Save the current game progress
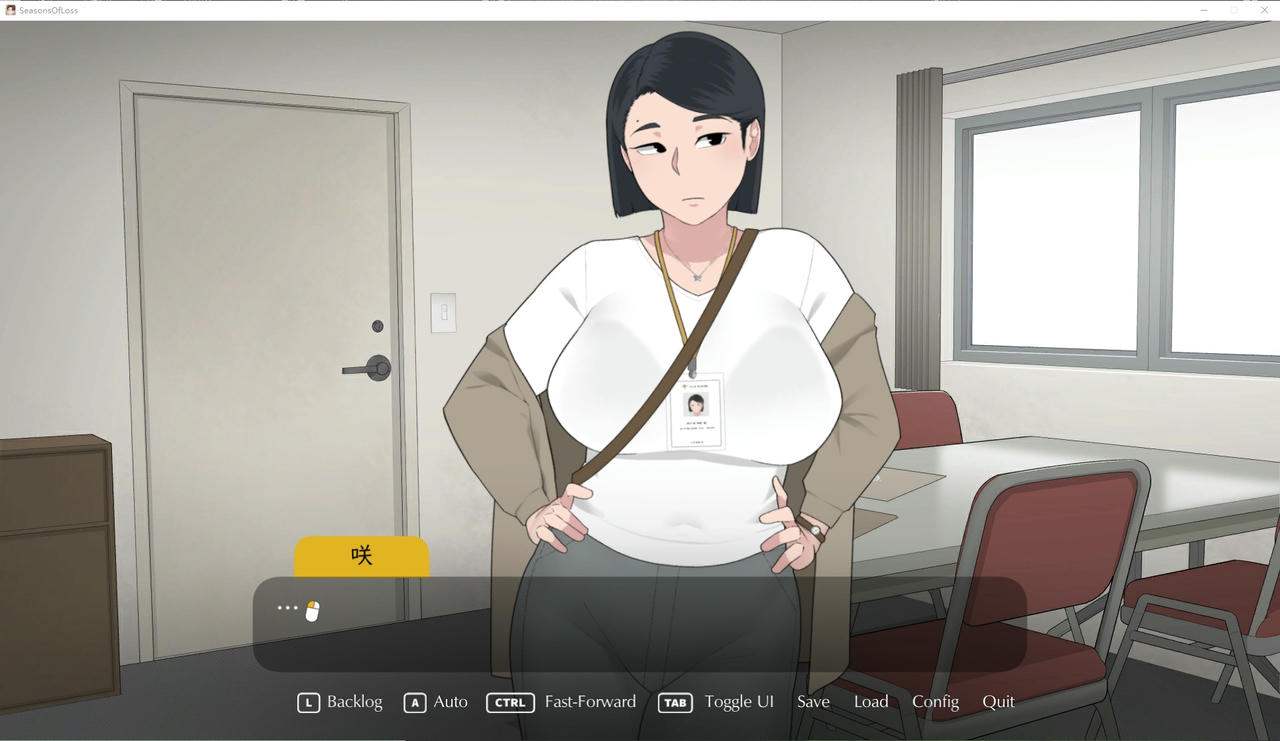 point(813,702)
